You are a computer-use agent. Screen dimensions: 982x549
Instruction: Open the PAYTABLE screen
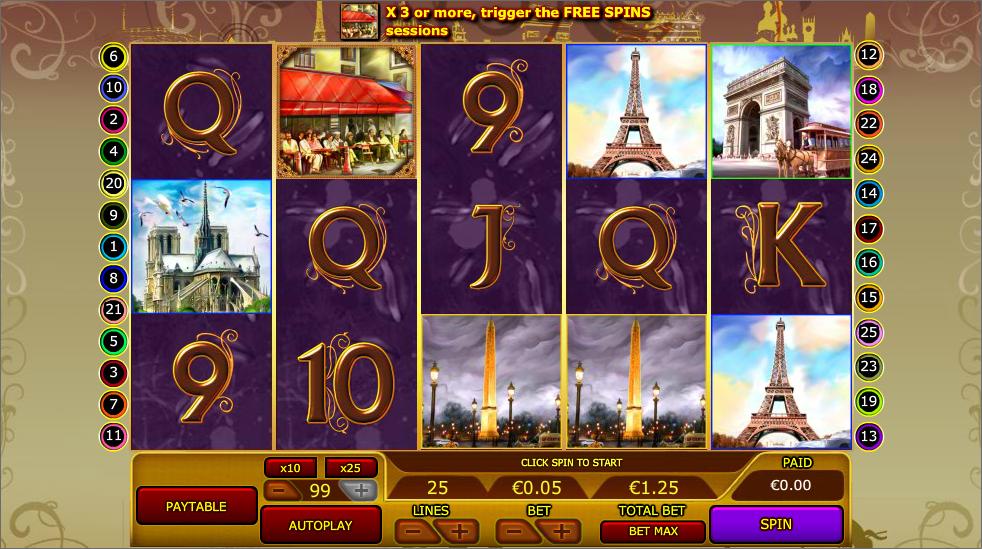coord(196,506)
